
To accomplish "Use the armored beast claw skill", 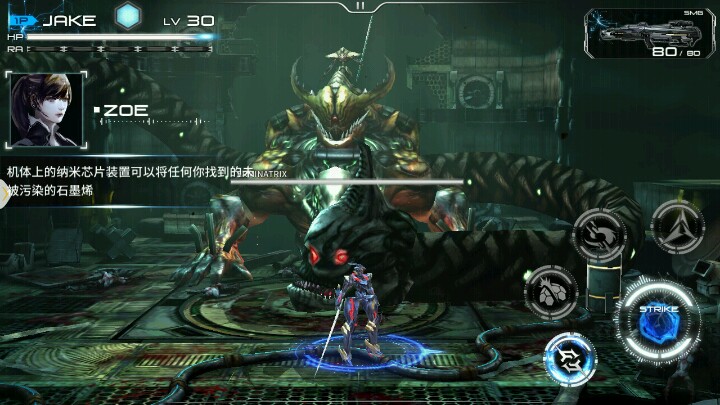I will (x=550, y=292).
